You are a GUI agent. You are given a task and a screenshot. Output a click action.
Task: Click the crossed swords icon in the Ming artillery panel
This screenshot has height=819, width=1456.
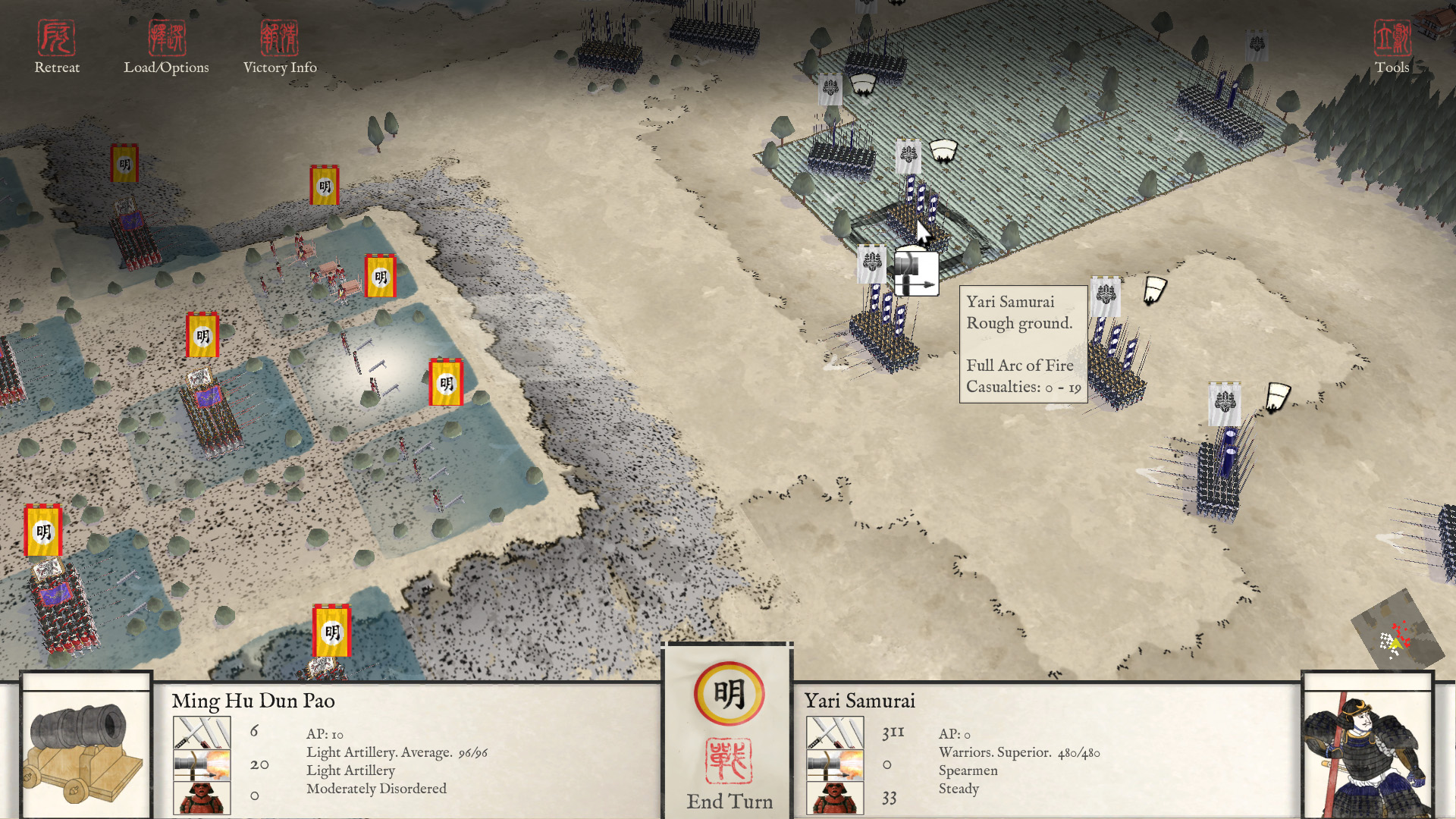point(203,732)
